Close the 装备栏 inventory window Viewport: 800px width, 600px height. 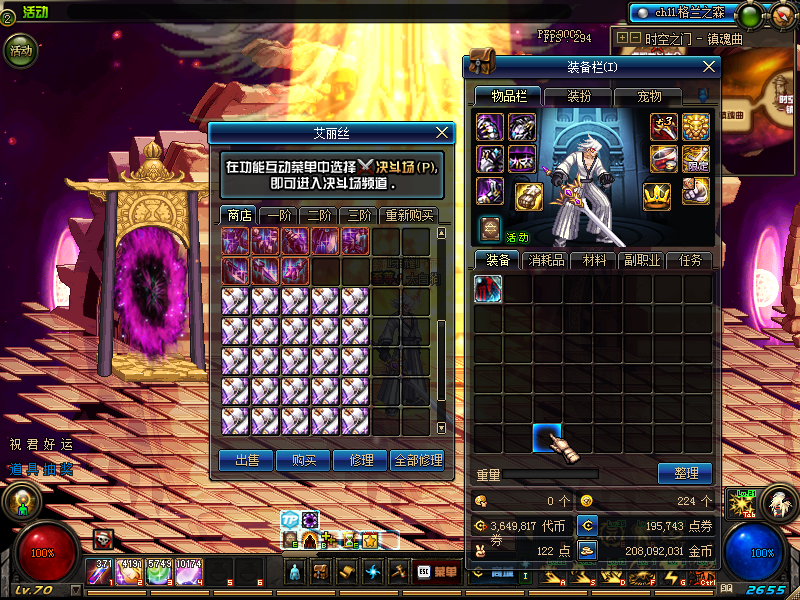click(709, 67)
